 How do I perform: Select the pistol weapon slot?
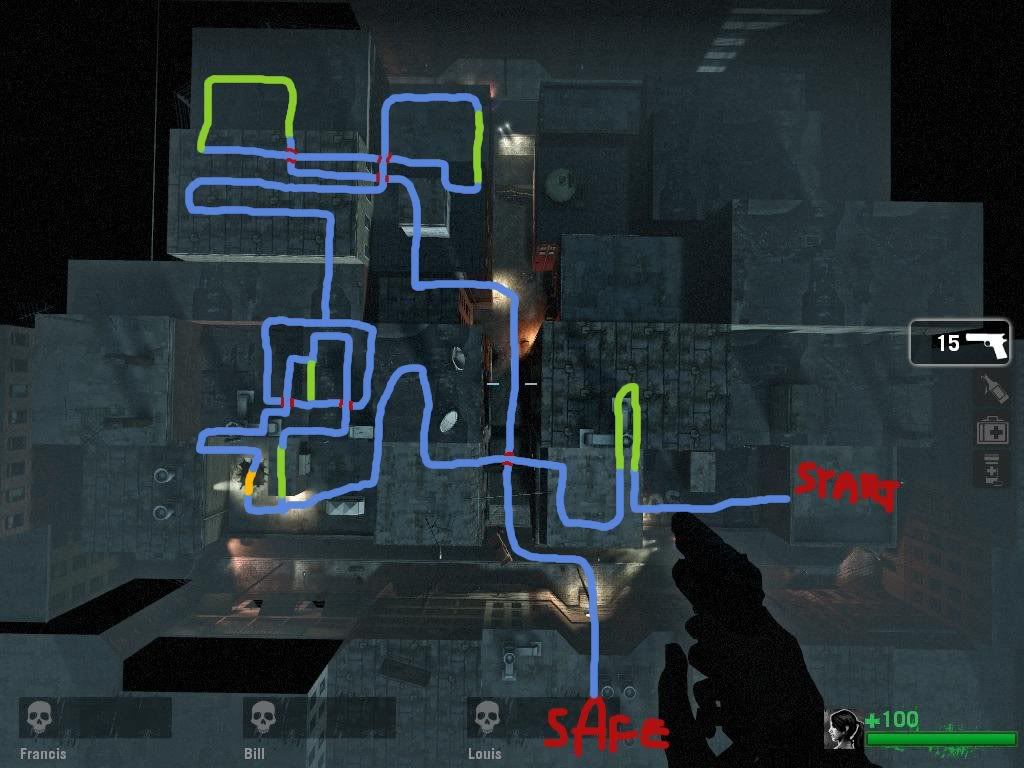click(960, 343)
